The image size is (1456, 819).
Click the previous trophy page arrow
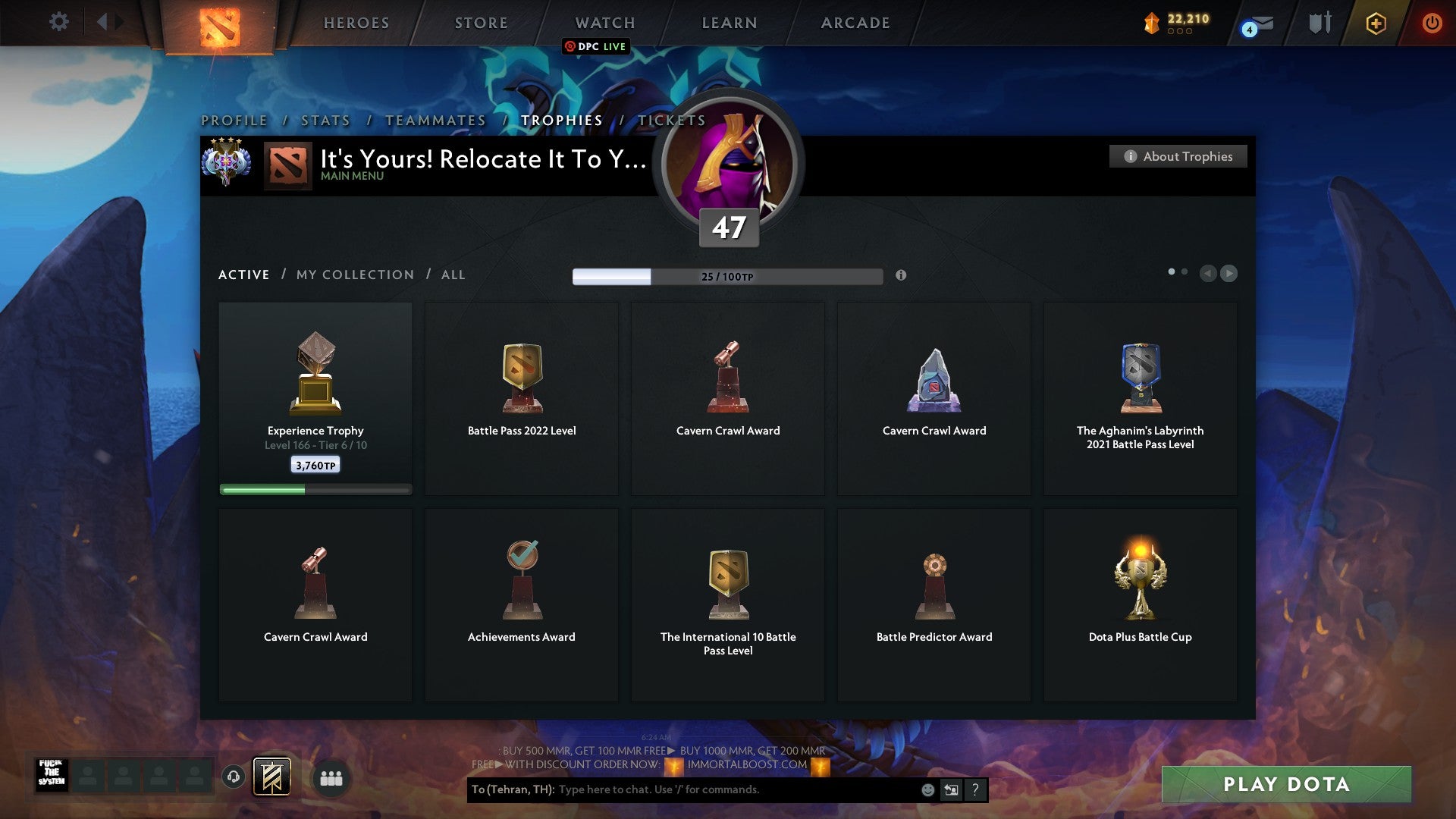click(1209, 273)
